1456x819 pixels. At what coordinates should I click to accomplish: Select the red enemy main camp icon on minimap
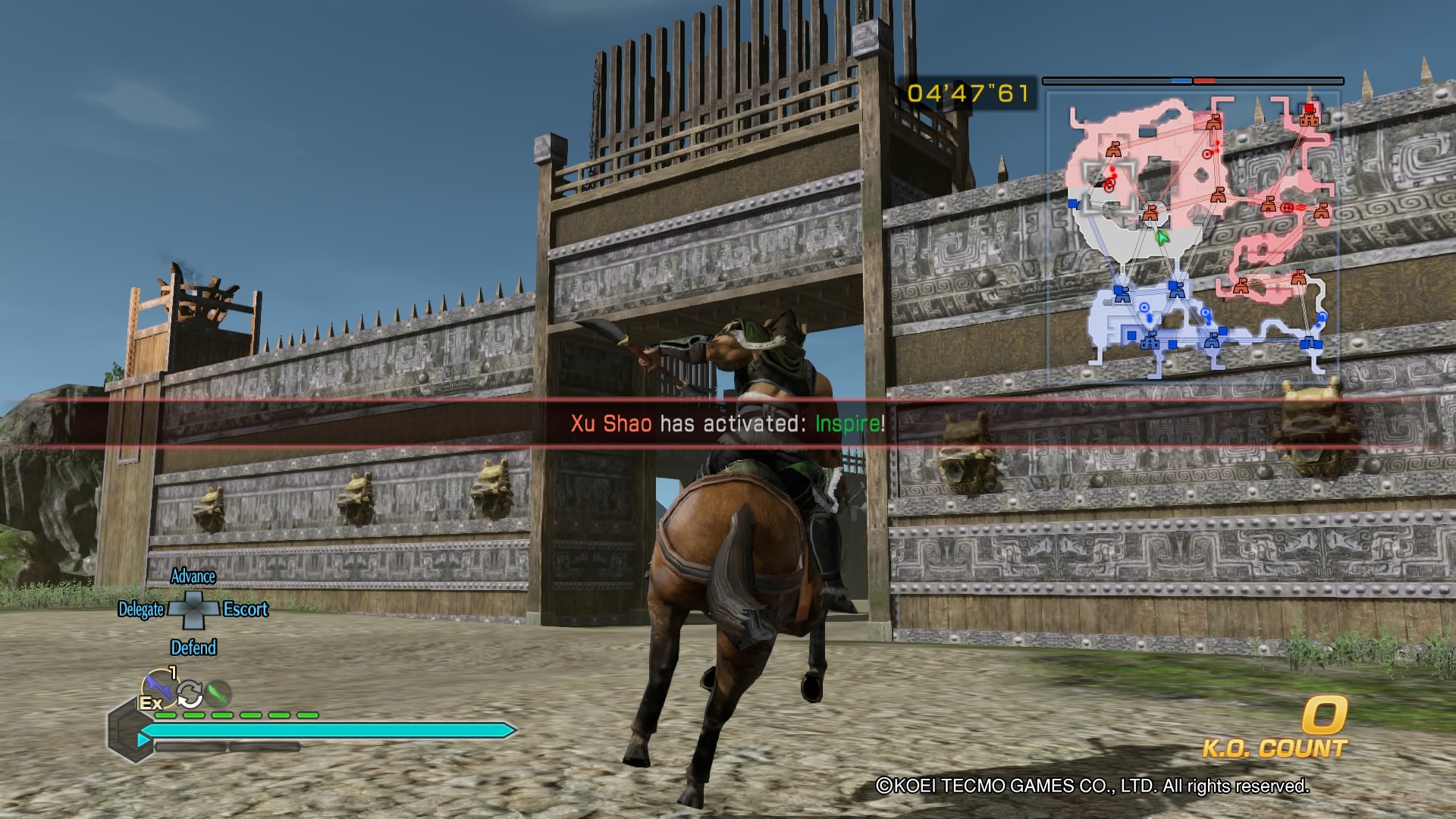(x=1309, y=118)
